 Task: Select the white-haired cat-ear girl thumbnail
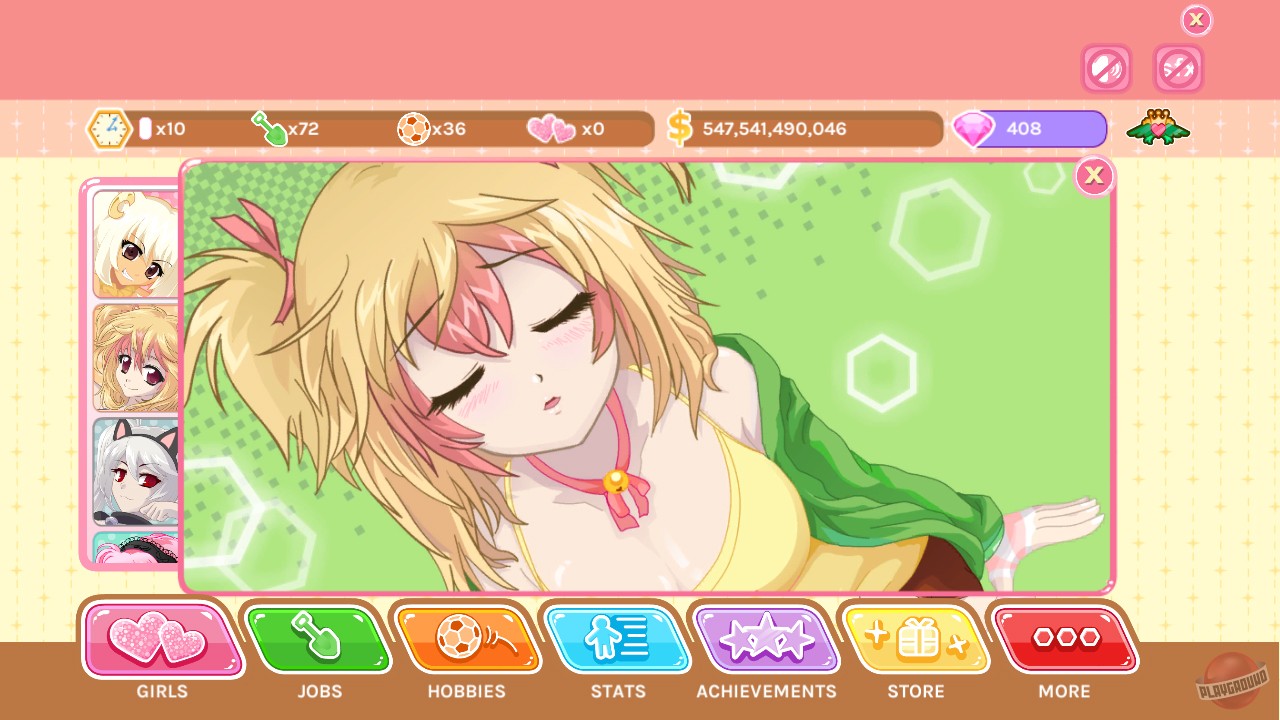pos(133,470)
